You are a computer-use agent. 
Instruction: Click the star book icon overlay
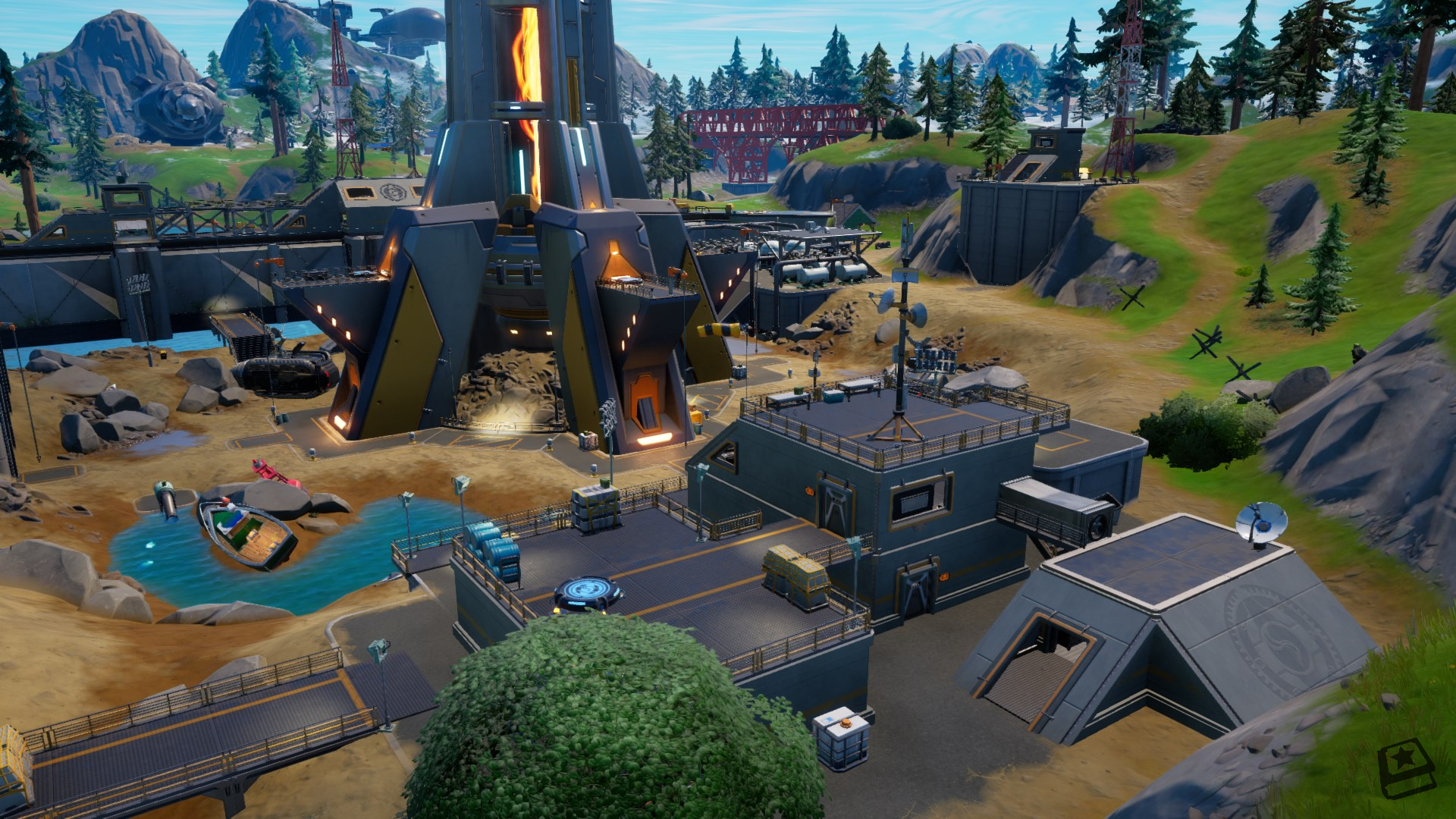click(1405, 767)
